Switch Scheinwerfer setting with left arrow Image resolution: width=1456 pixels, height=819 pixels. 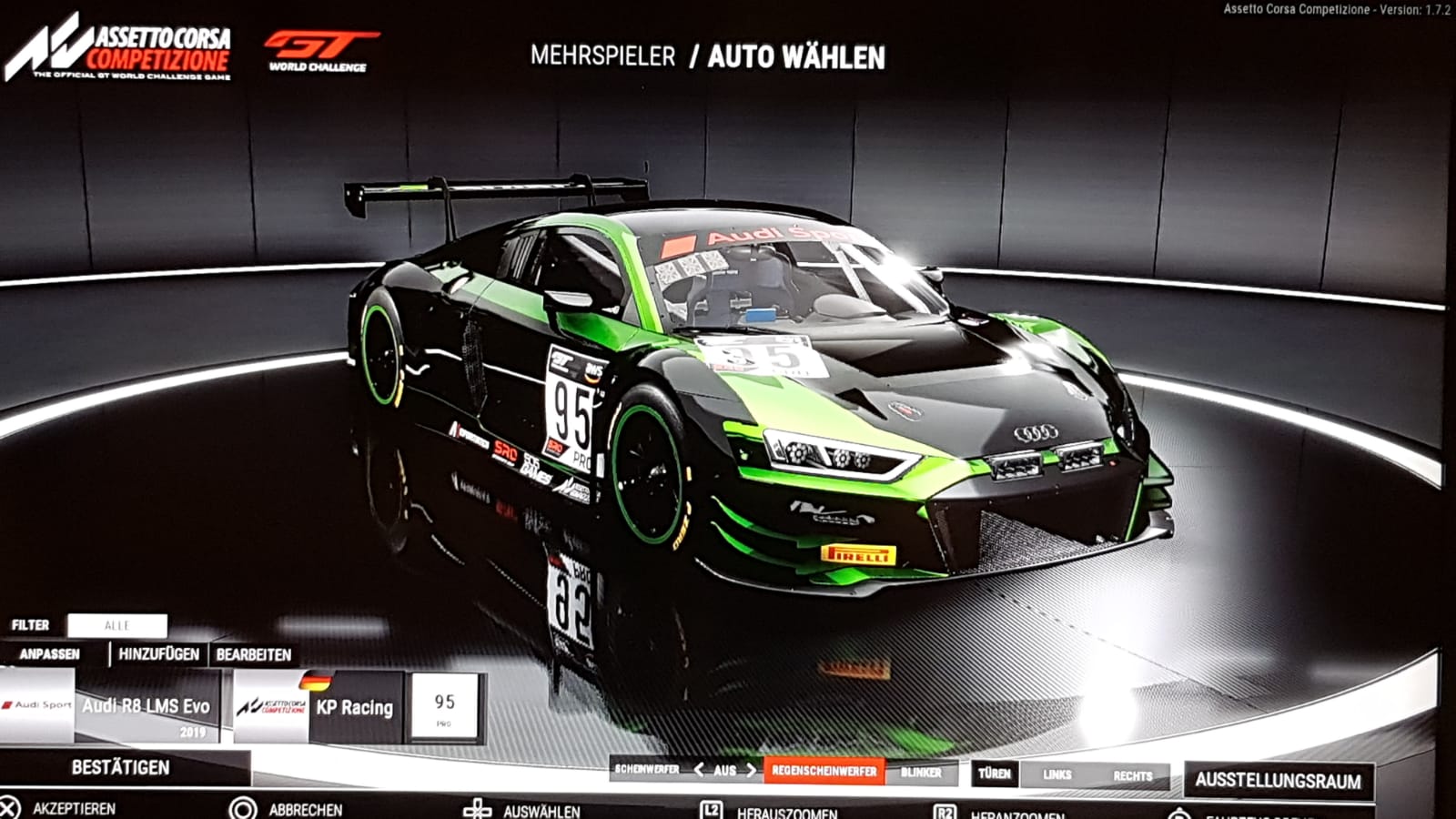[x=699, y=770]
